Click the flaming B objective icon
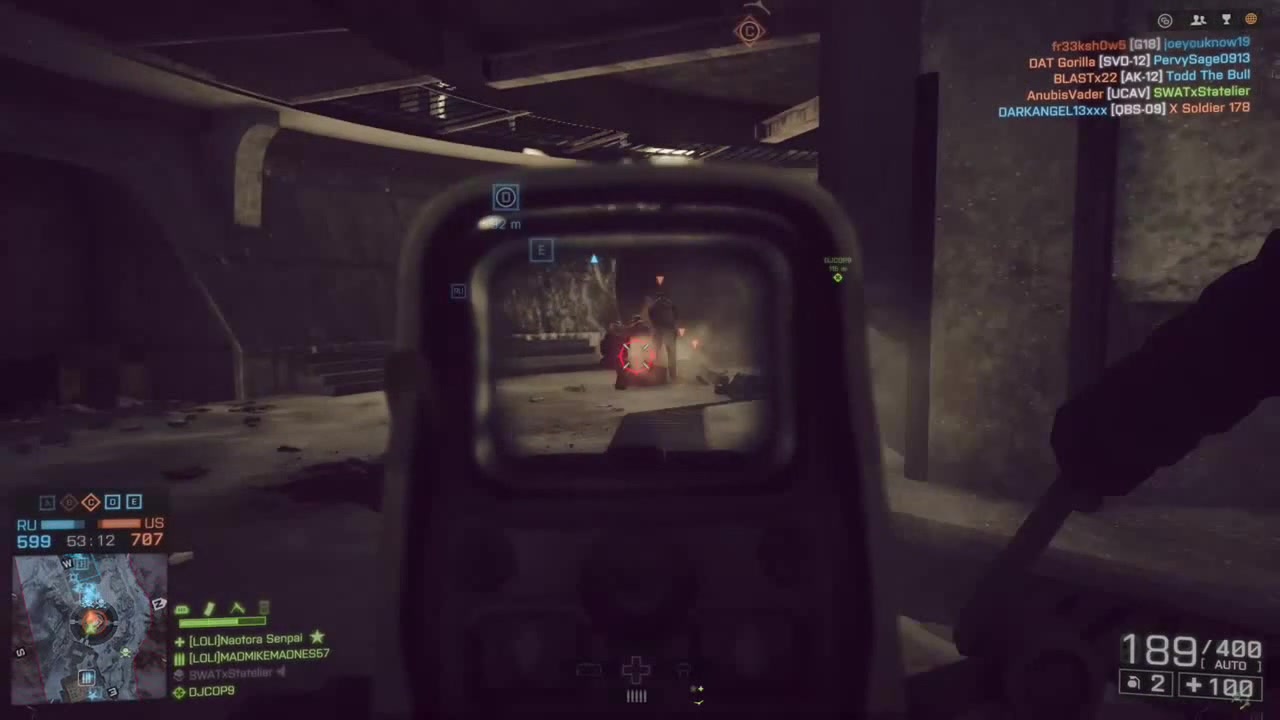The width and height of the screenshot is (1280, 720). pos(69,502)
